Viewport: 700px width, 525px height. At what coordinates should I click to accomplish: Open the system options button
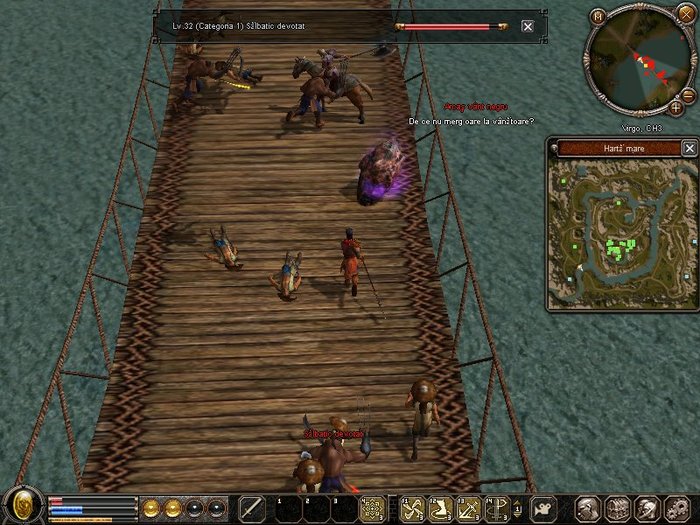click(676, 508)
